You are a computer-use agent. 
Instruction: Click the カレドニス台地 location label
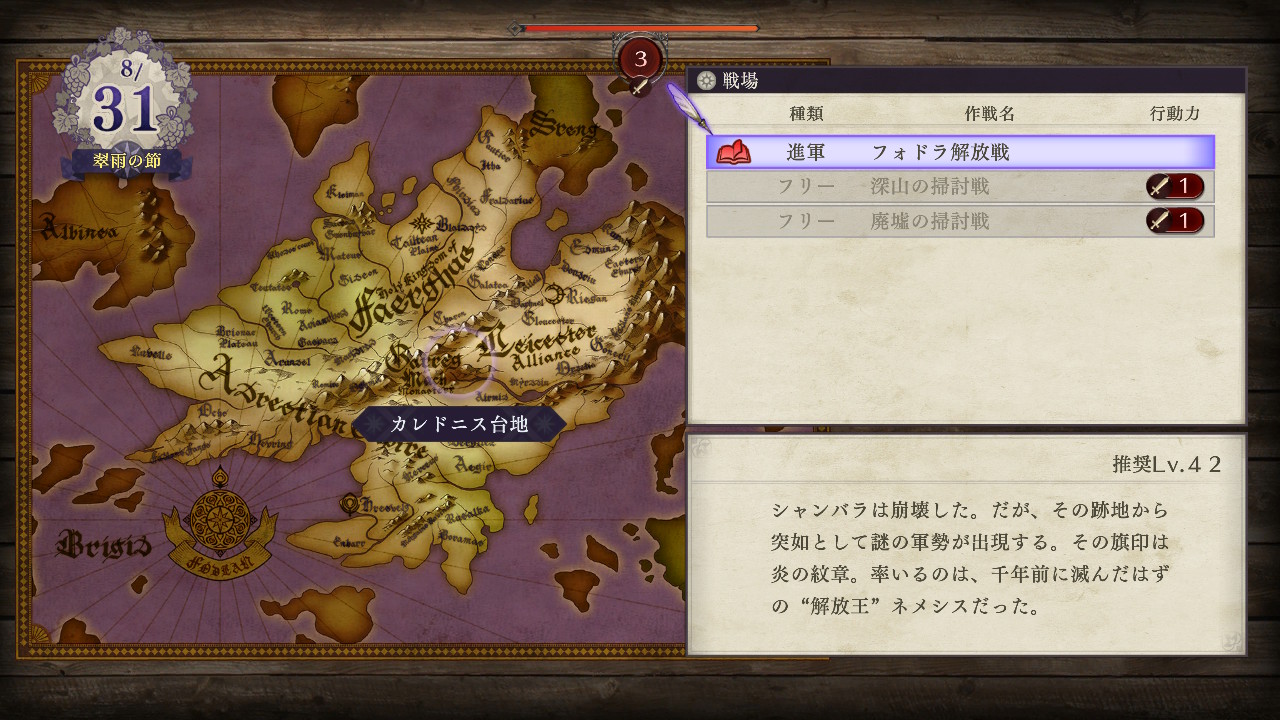pos(459,424)
